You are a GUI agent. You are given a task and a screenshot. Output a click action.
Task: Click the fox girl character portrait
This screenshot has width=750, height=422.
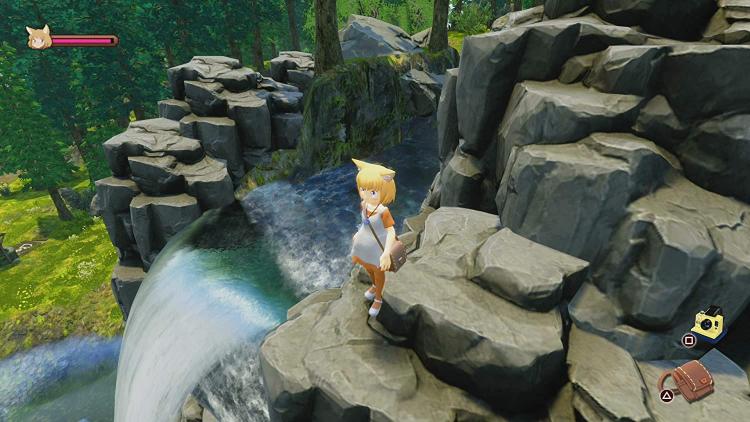38,38
